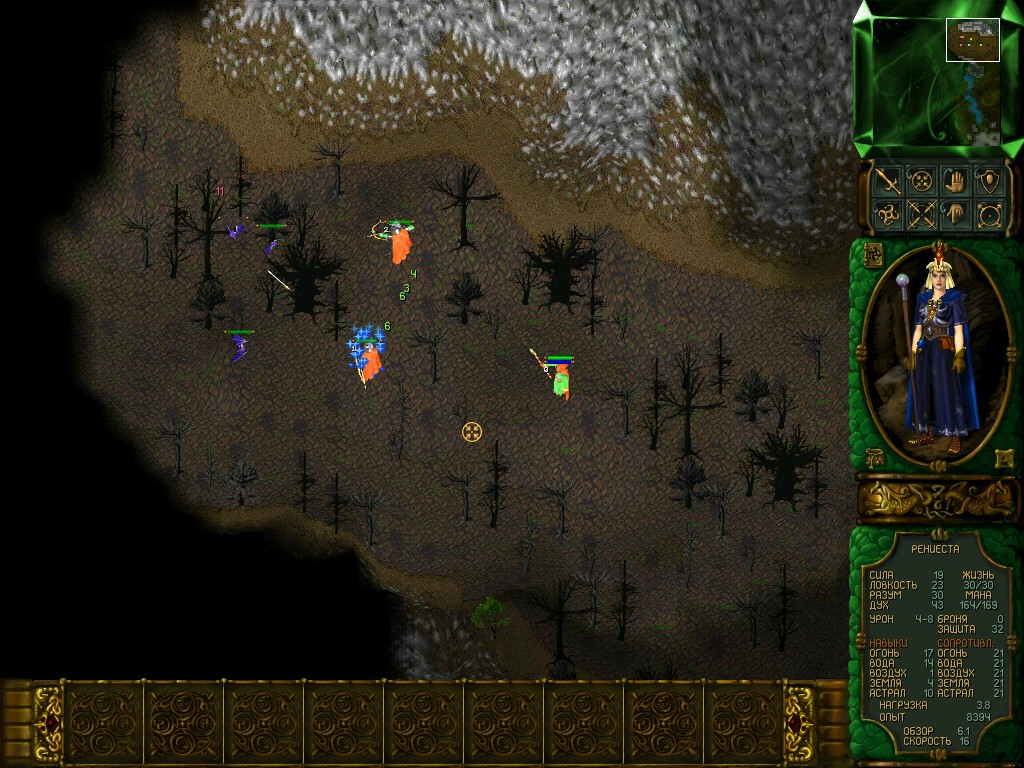This screenshot has height=768, width=1024.
Task: Choose the crossed arrows circle command
Action: [920, 215]
